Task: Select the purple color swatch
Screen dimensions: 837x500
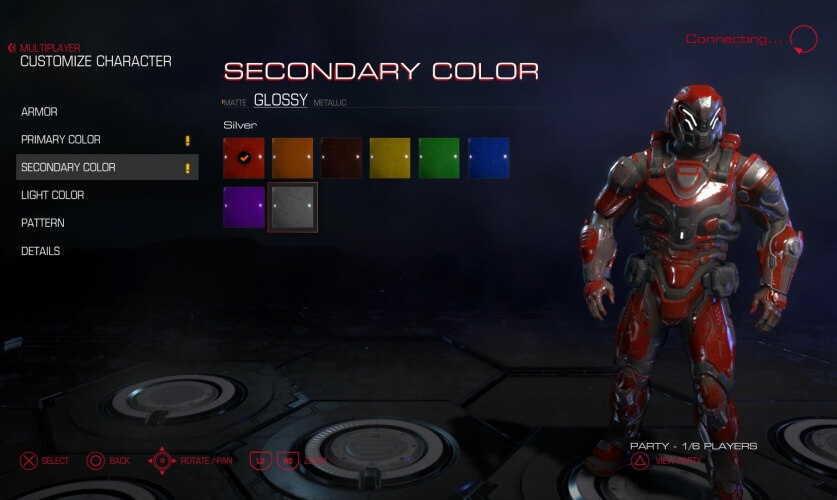Action: click(244, 207)
